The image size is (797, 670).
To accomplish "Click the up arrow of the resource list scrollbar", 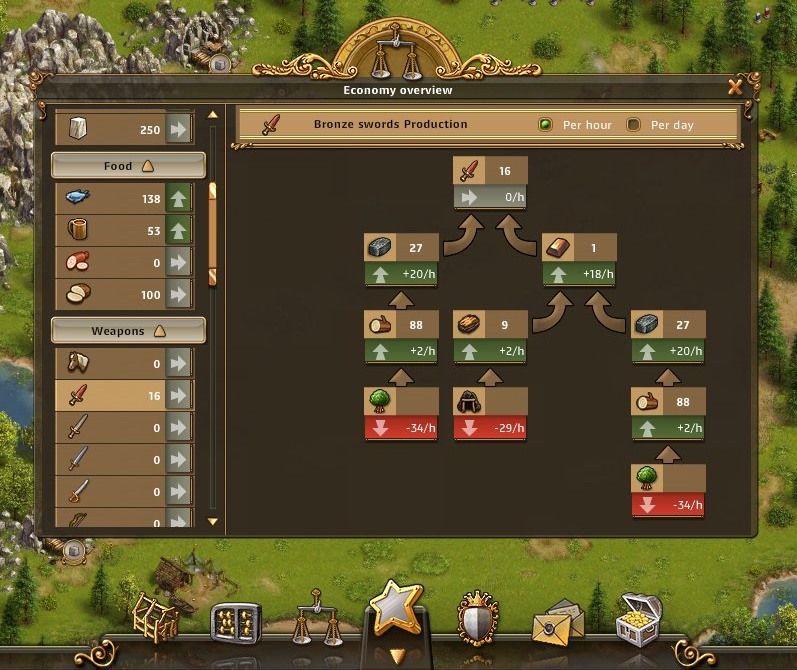I will [x=212, y=114].
